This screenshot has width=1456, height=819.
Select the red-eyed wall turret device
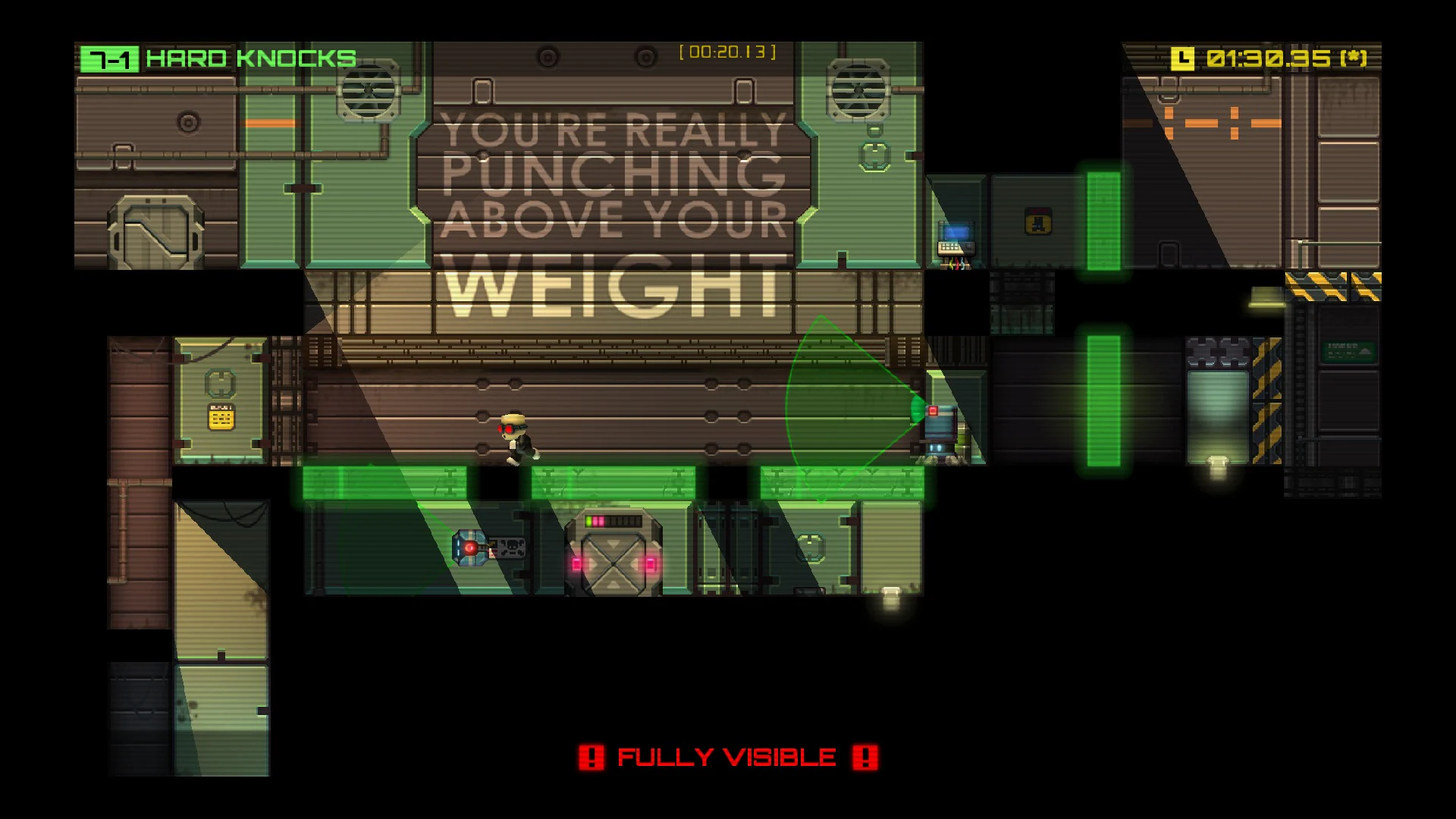tap(469, 548)
